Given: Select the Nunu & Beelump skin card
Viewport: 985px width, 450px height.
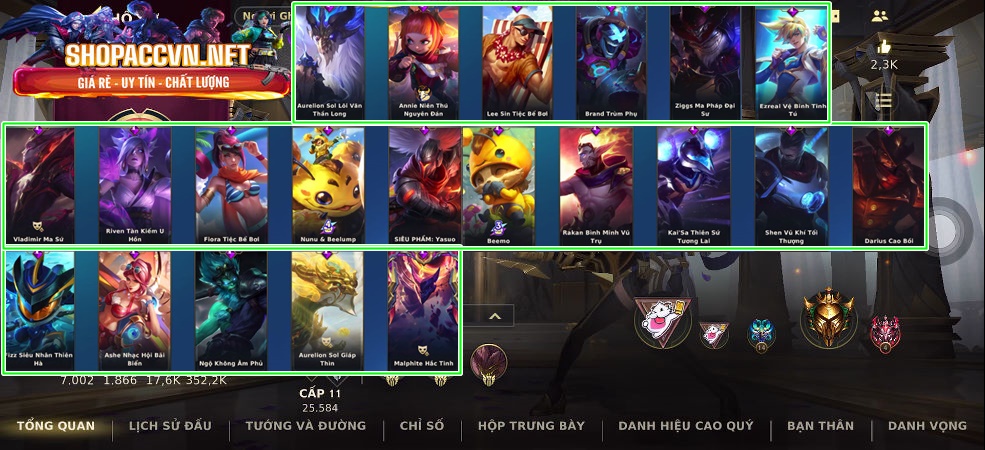Looking at the screenshot, I should tap(328, 185).
